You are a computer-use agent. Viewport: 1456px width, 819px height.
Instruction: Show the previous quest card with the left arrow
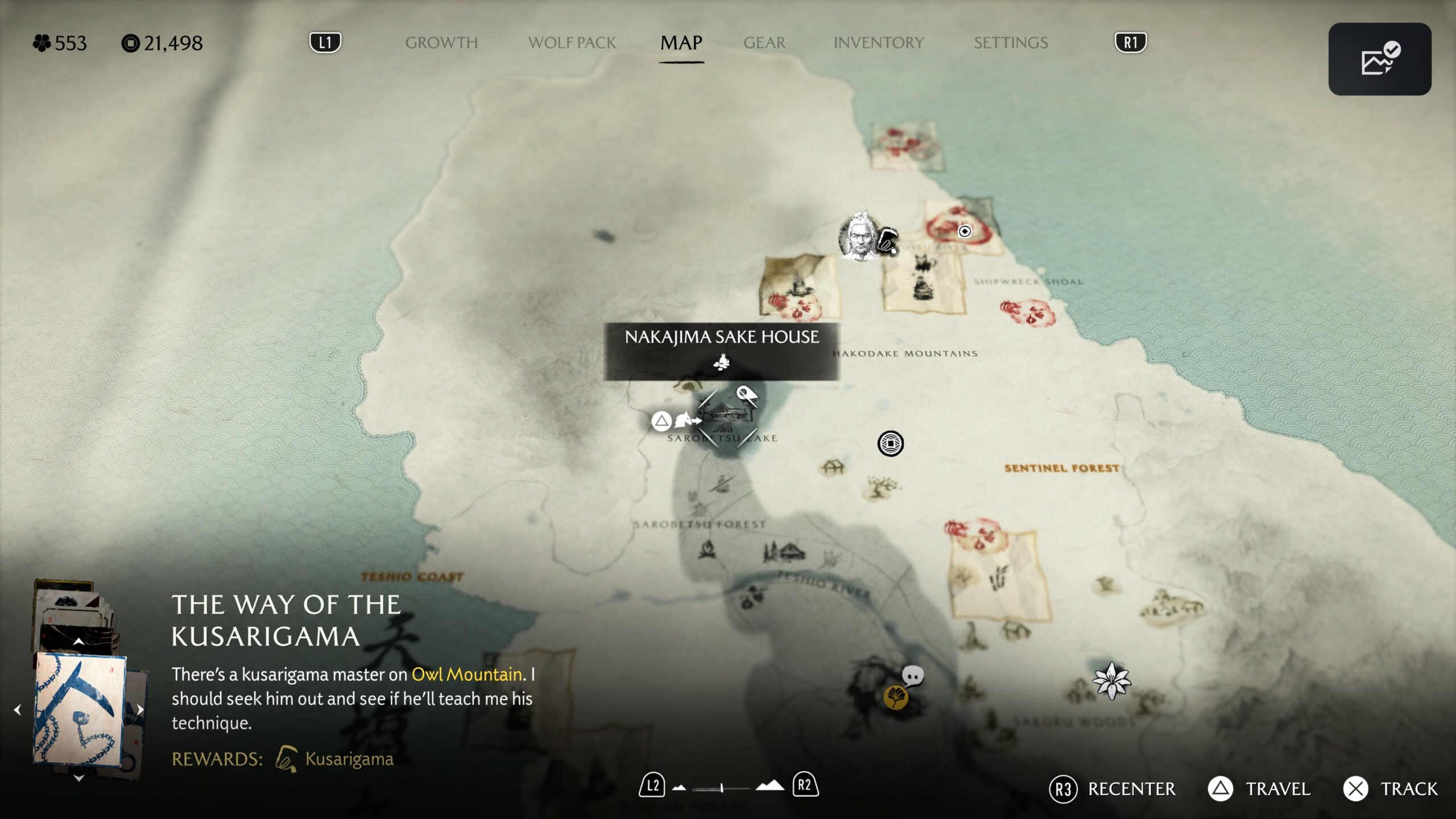tap(18, 710)
